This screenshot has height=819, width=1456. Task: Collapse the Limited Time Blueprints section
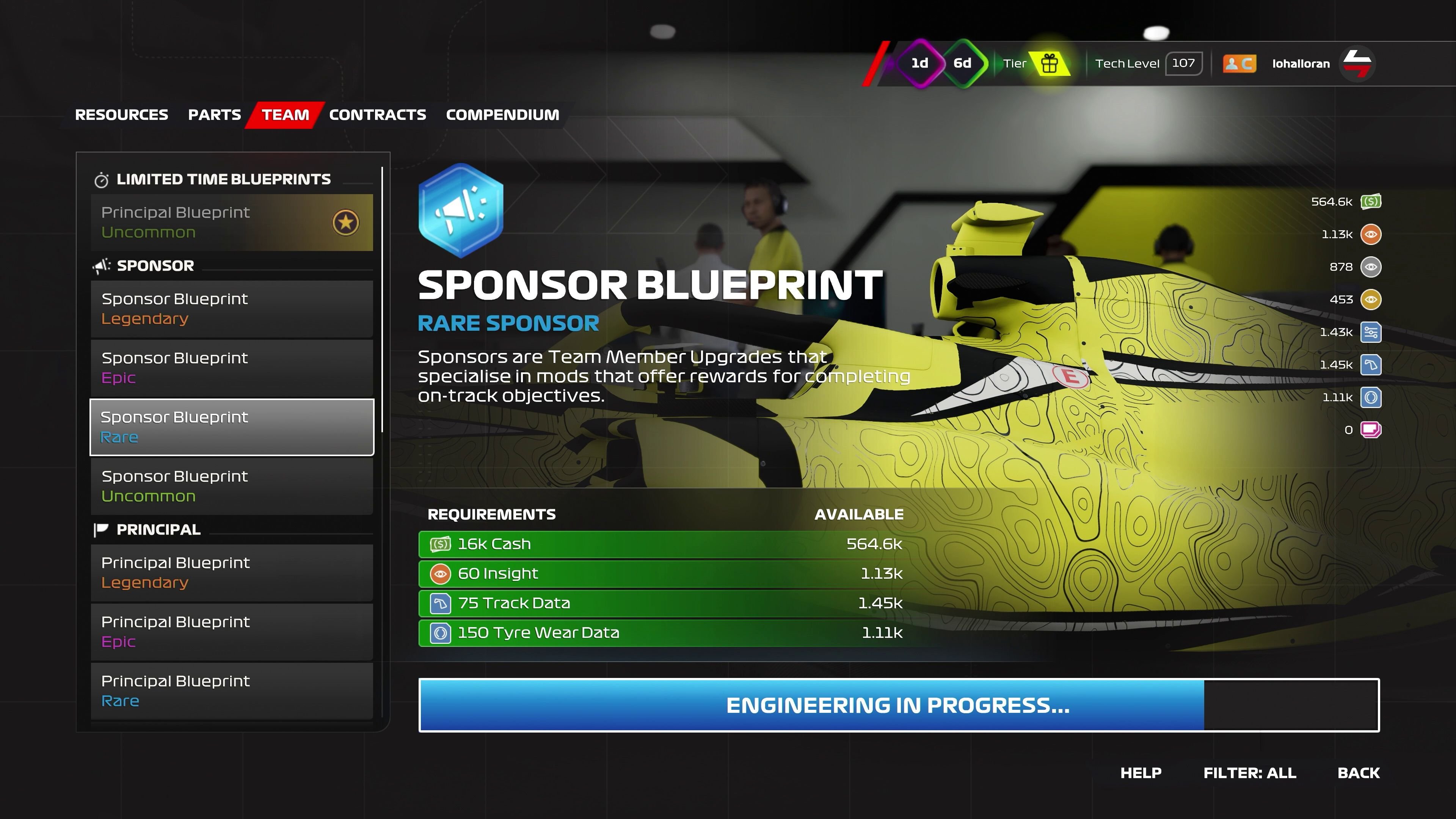(x=224, y=179)
